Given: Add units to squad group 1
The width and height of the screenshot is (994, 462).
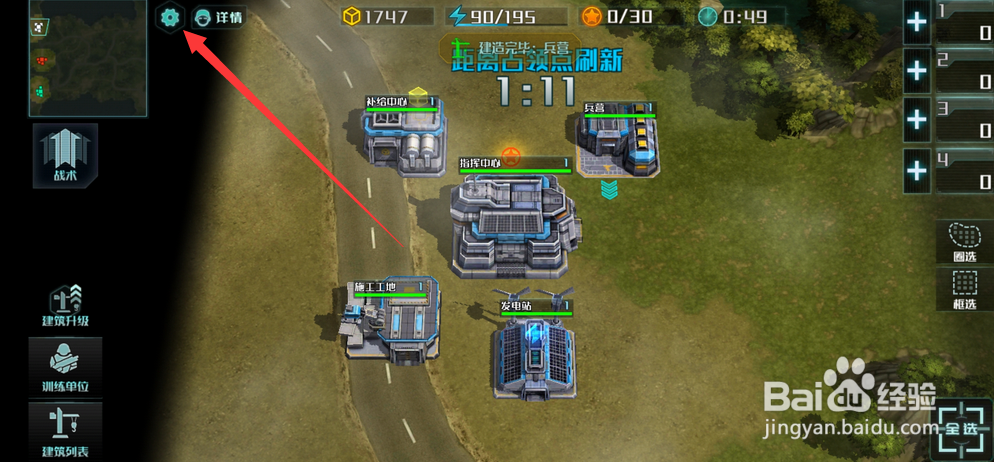Looking at the screenshot, I should click(x=917, y=23).
